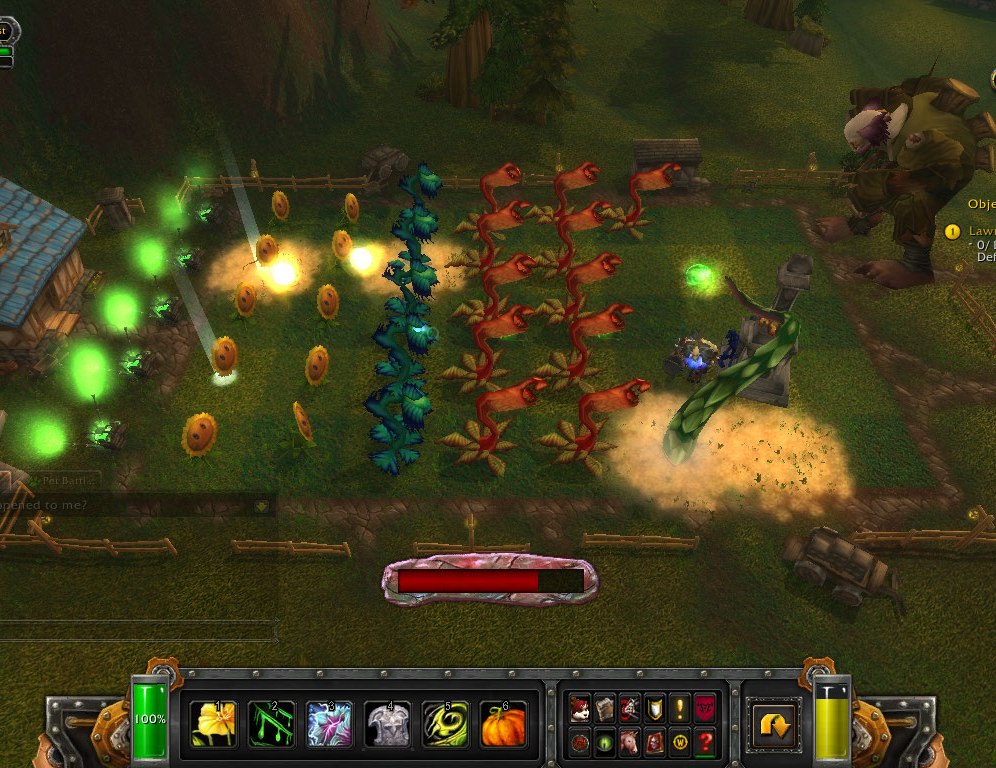Activate the green dripping slime ability
Viewport: 996px width, 768px height.
272,722
